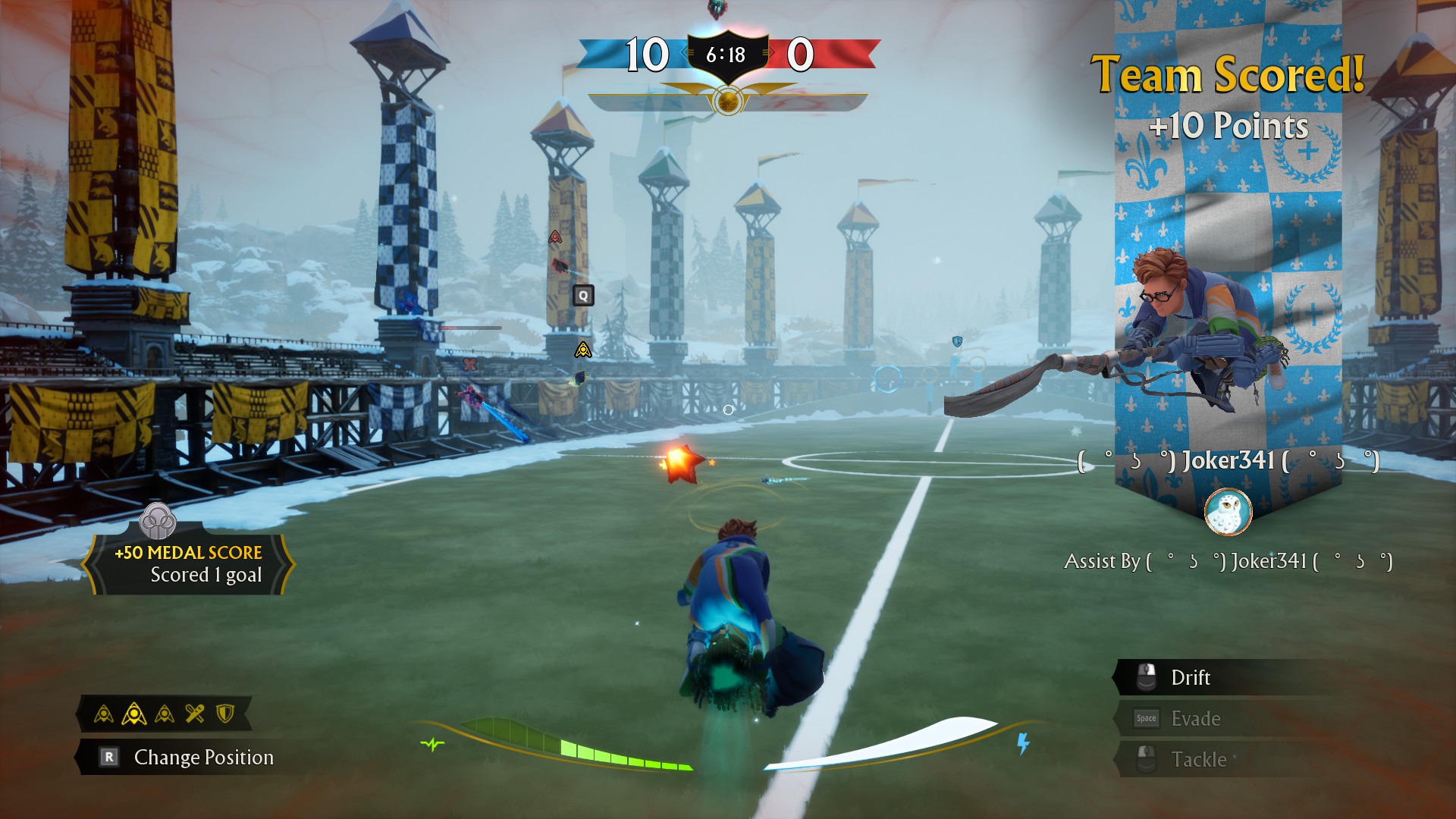Click the Change Position label
This screenshot has width=1456, height=819.
pyautogui.click(x=203, y=757)
